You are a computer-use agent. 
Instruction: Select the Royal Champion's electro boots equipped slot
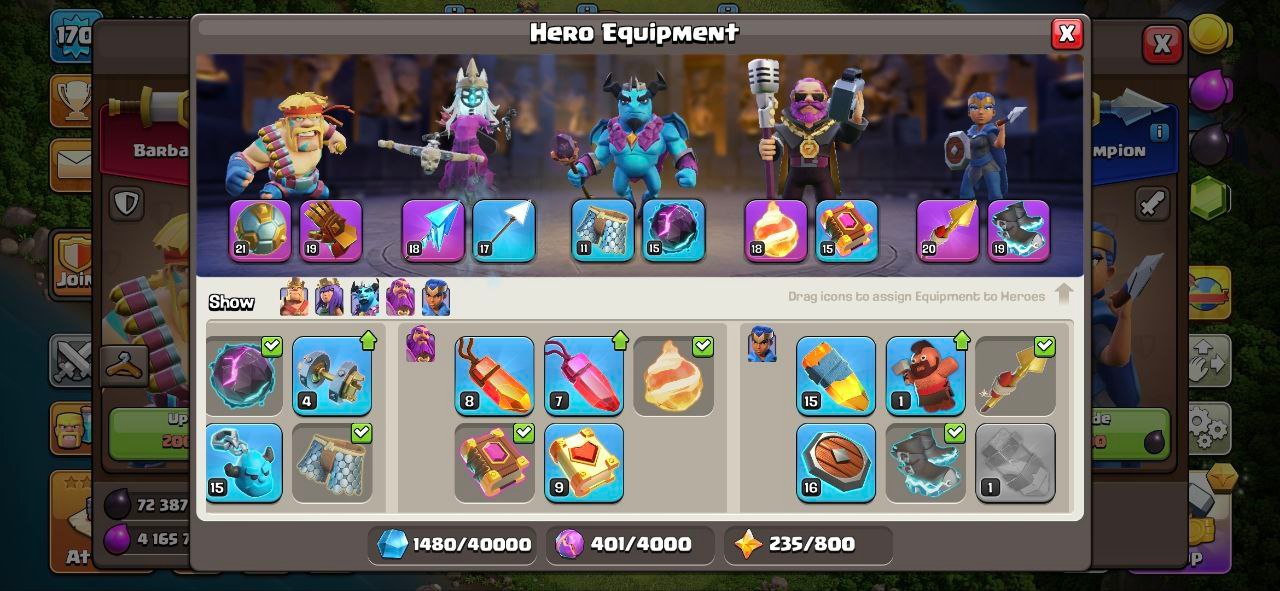(1019, 231)
